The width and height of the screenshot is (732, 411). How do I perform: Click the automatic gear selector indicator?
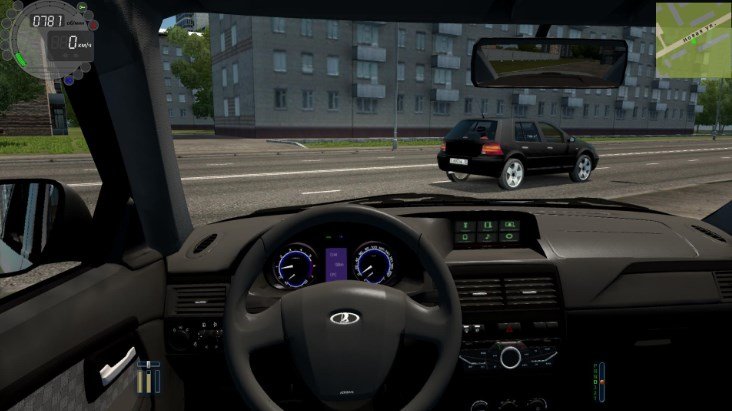(600, 380)
